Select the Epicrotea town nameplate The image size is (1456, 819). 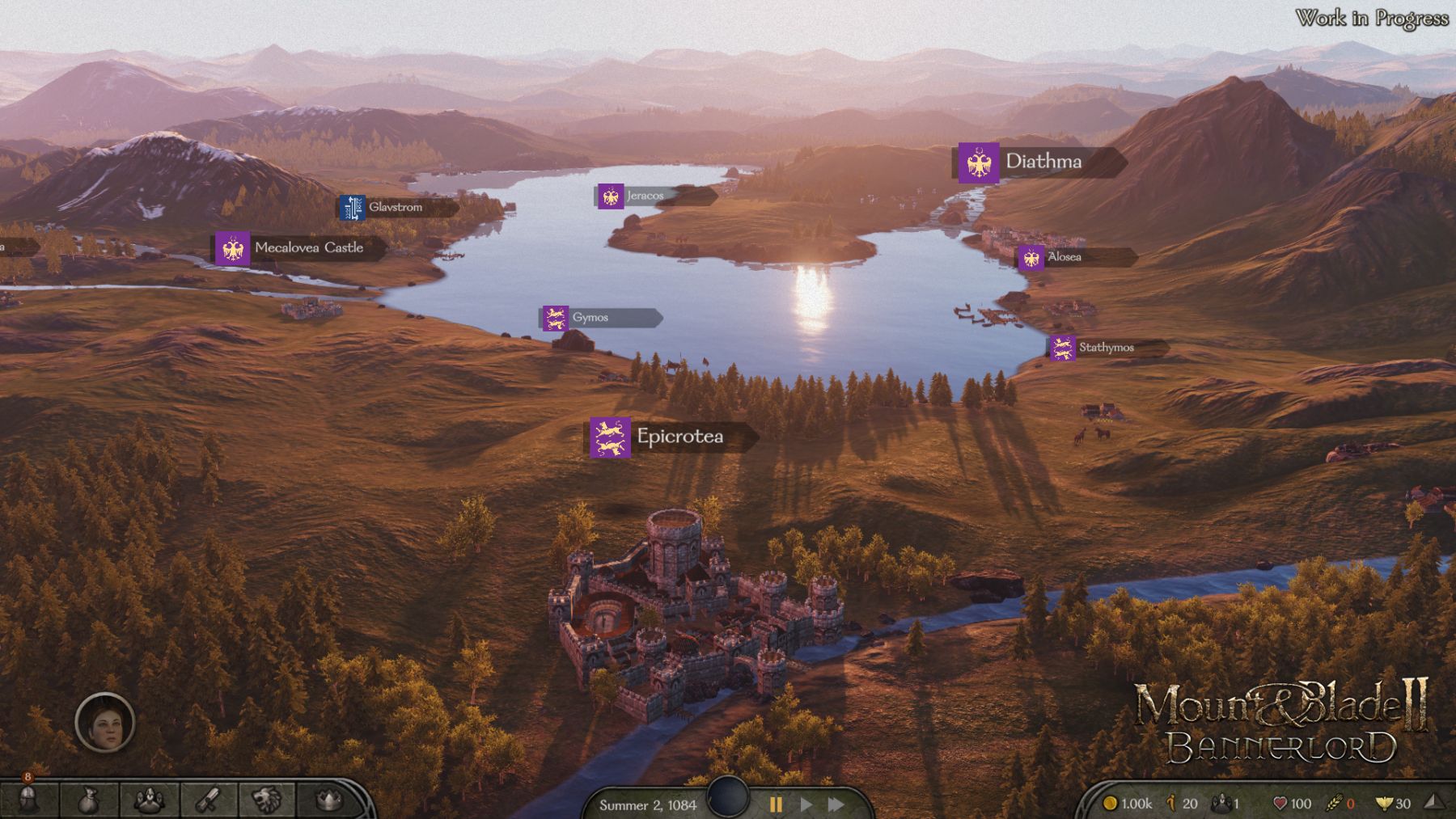[x=672, y=437]
